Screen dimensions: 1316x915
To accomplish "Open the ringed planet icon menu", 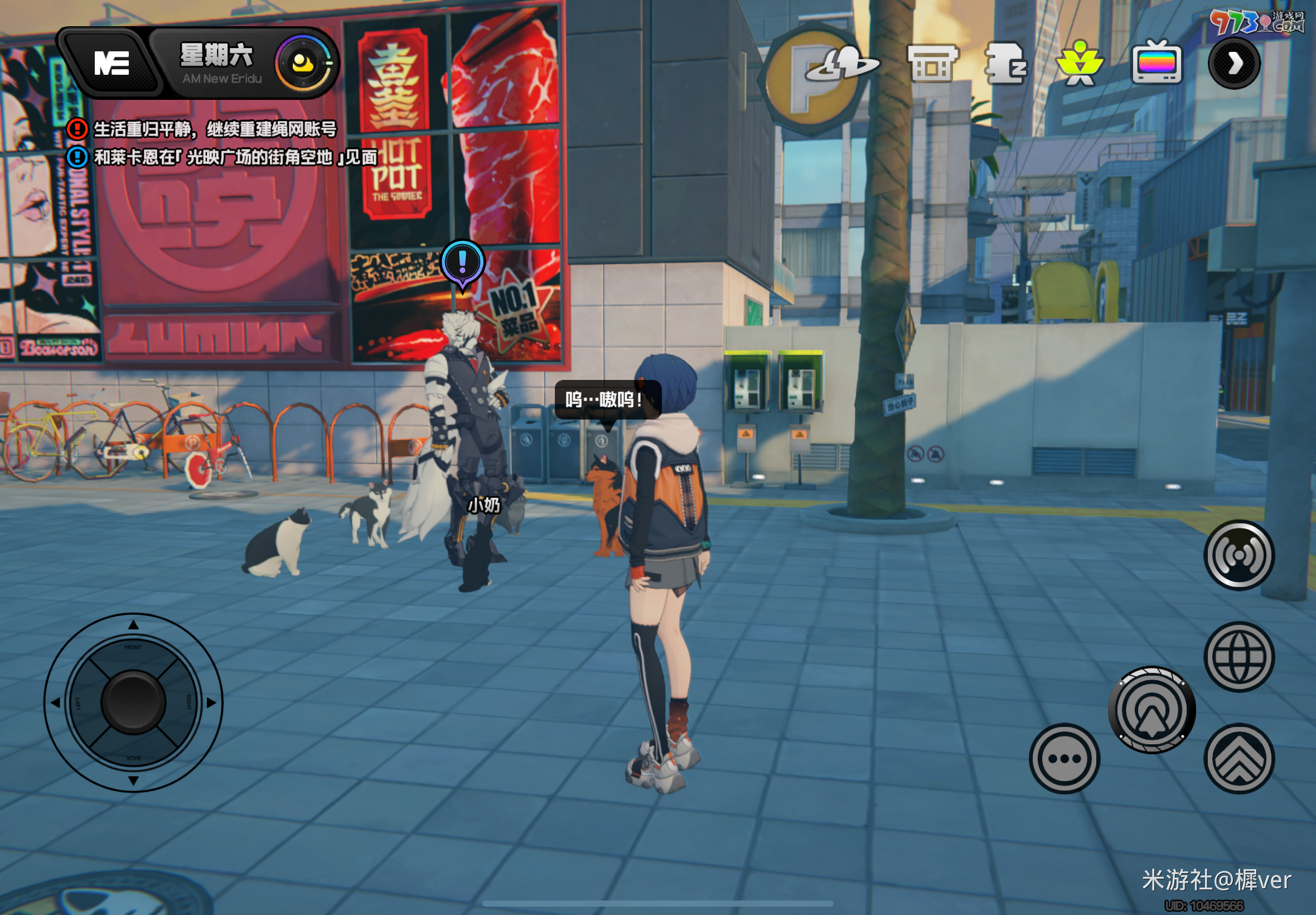I will (841, 64).
